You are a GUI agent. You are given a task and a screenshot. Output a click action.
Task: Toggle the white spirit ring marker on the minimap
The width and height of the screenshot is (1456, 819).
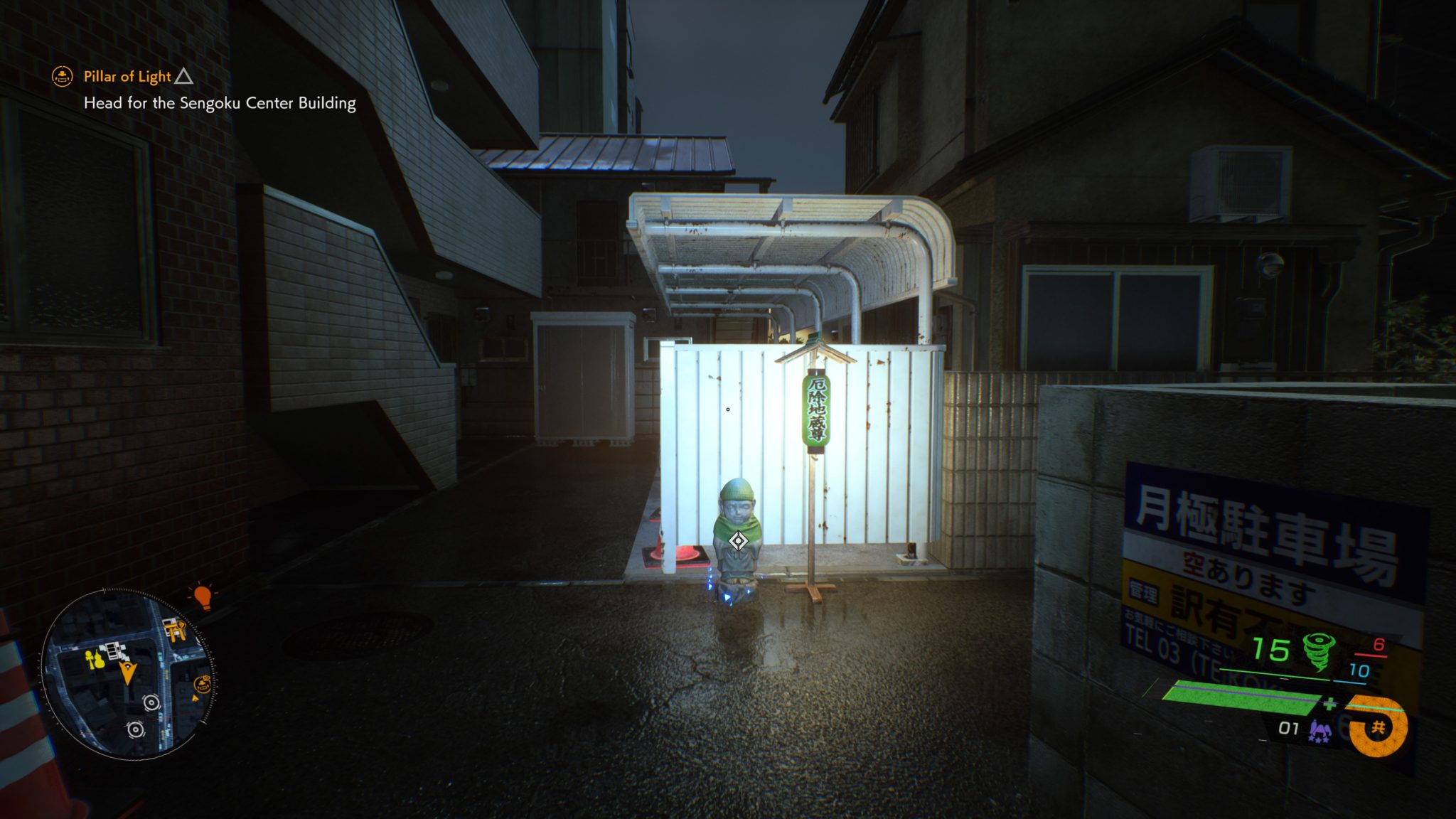point(151,703)
